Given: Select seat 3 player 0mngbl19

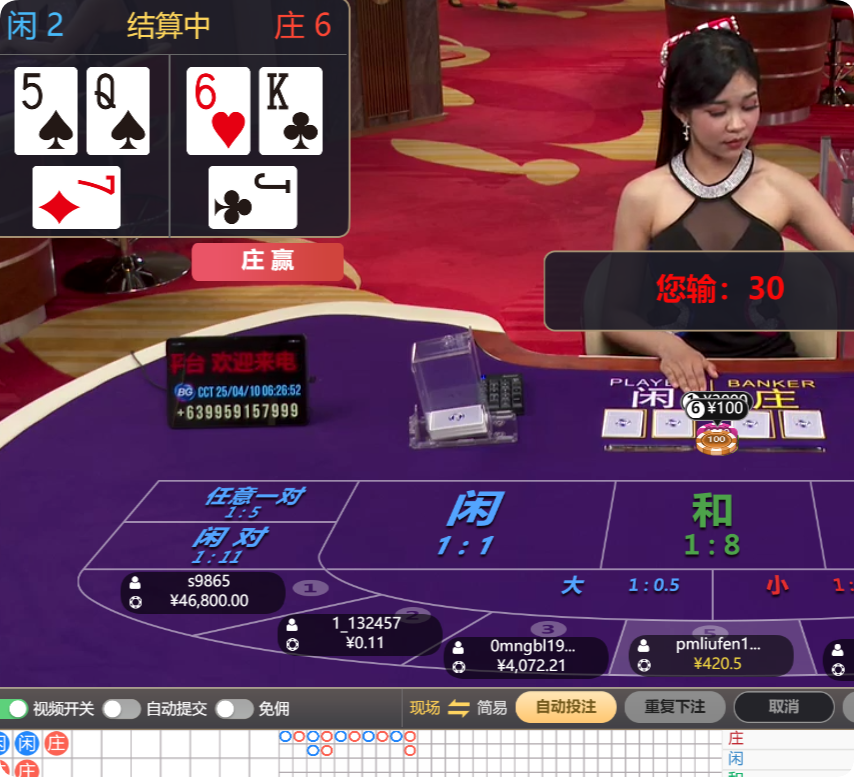Looking at the screenshot, I should coord(526,656).
